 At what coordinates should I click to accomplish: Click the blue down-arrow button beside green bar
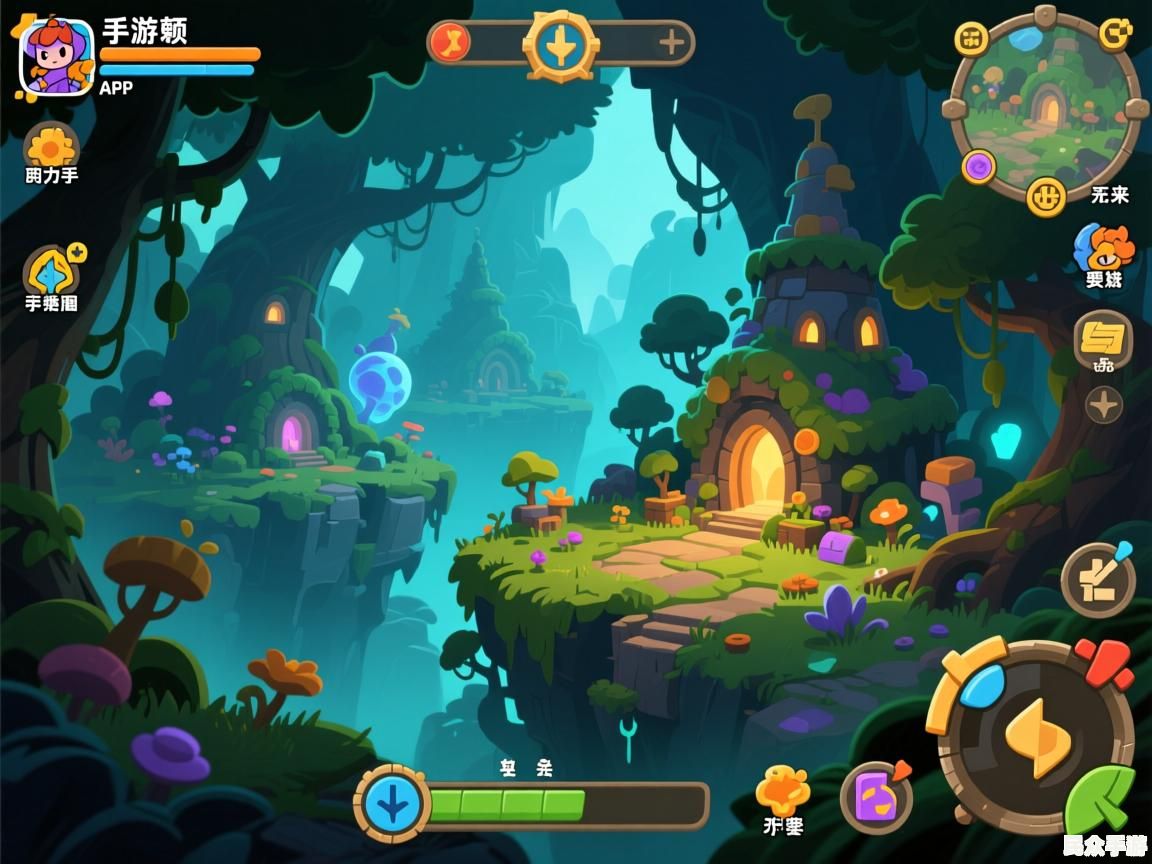(392, 803)
